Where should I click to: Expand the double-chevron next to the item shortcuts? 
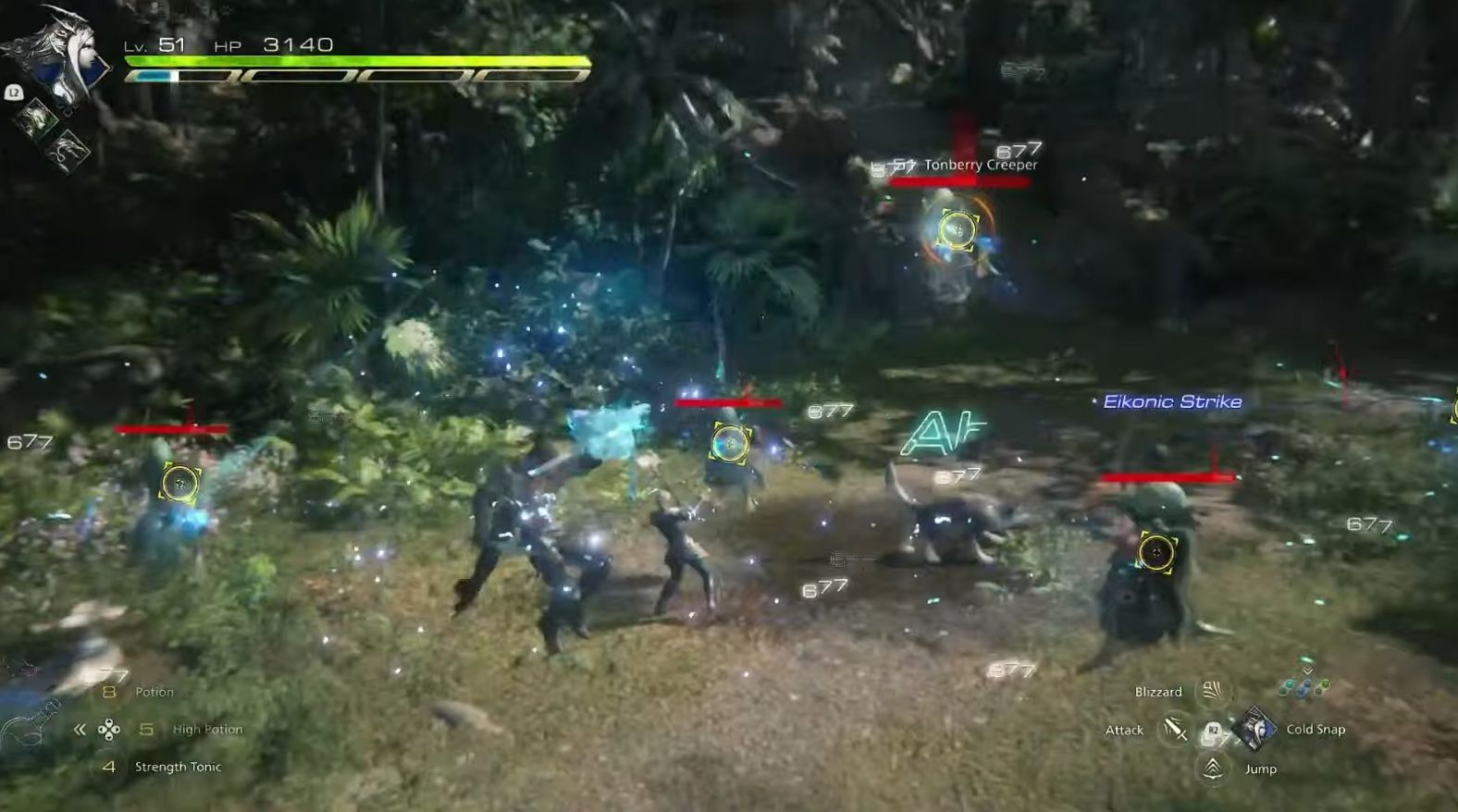(80, 729)
